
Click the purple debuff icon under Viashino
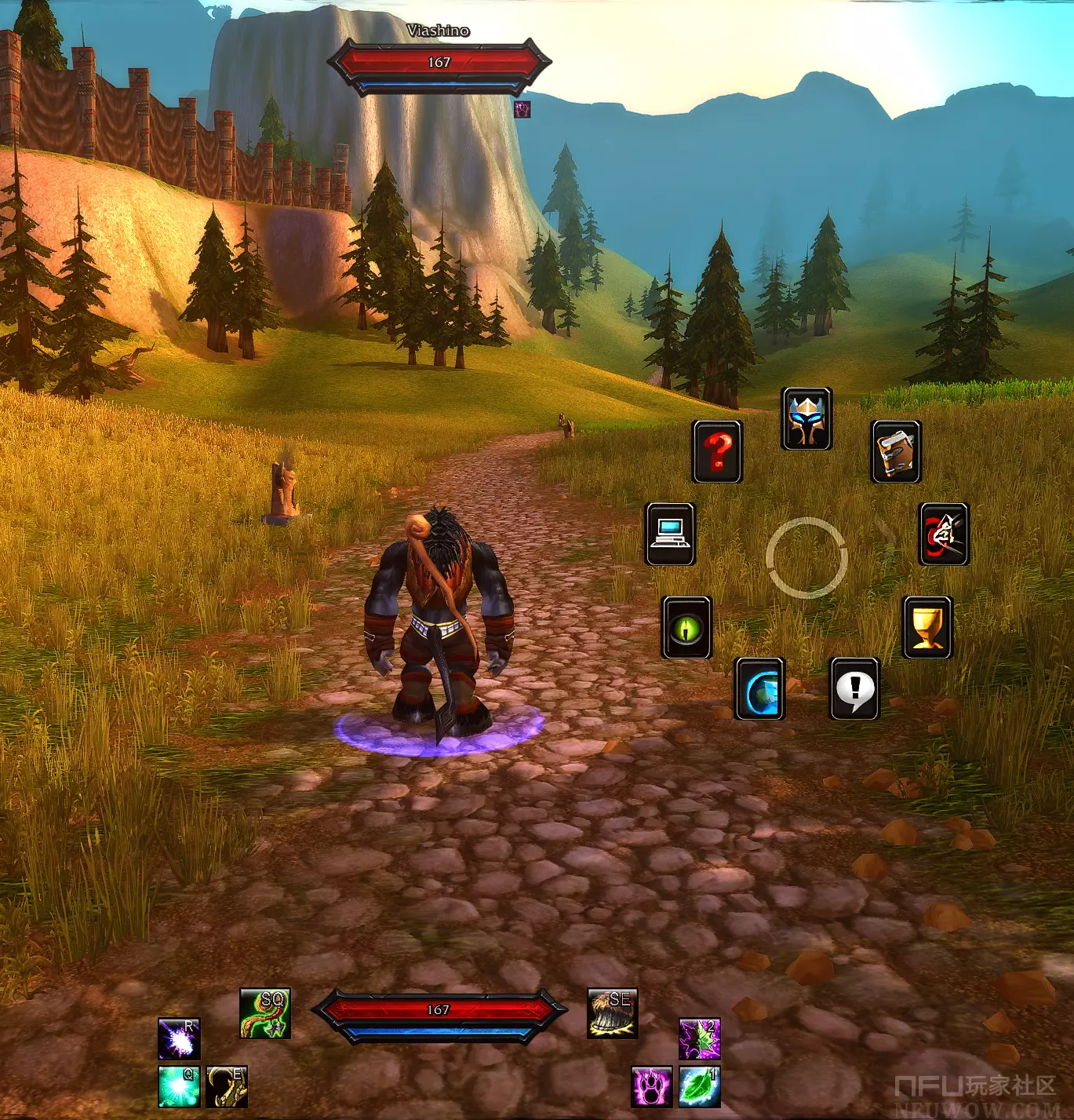[522, 109]
